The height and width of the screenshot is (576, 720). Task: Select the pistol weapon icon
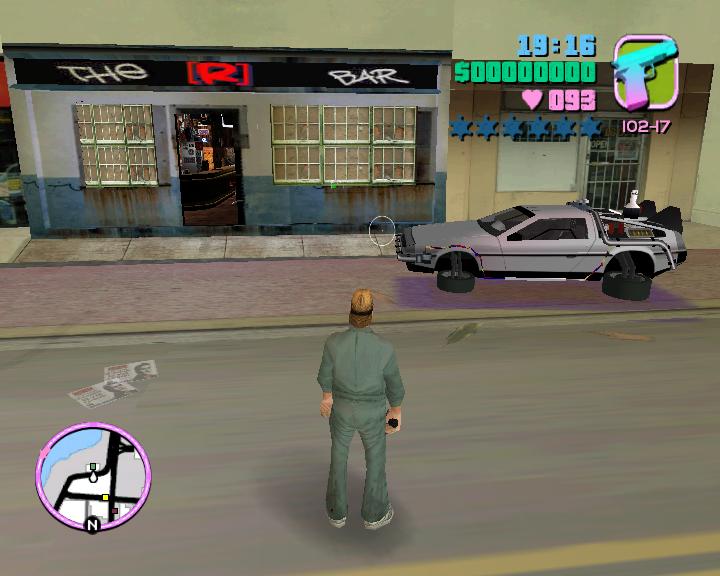(645, 74)
